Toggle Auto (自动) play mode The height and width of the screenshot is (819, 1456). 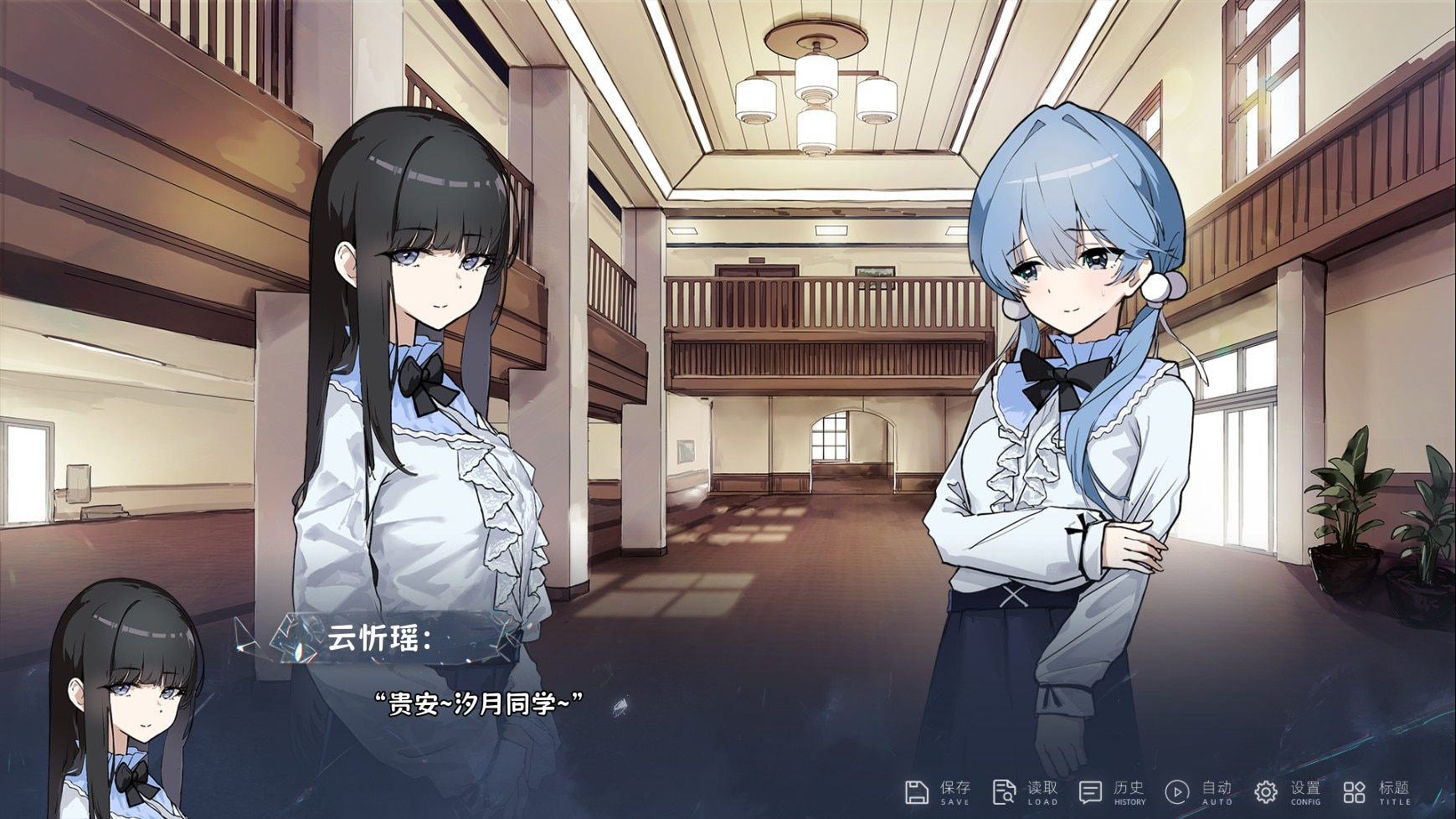1199,791
